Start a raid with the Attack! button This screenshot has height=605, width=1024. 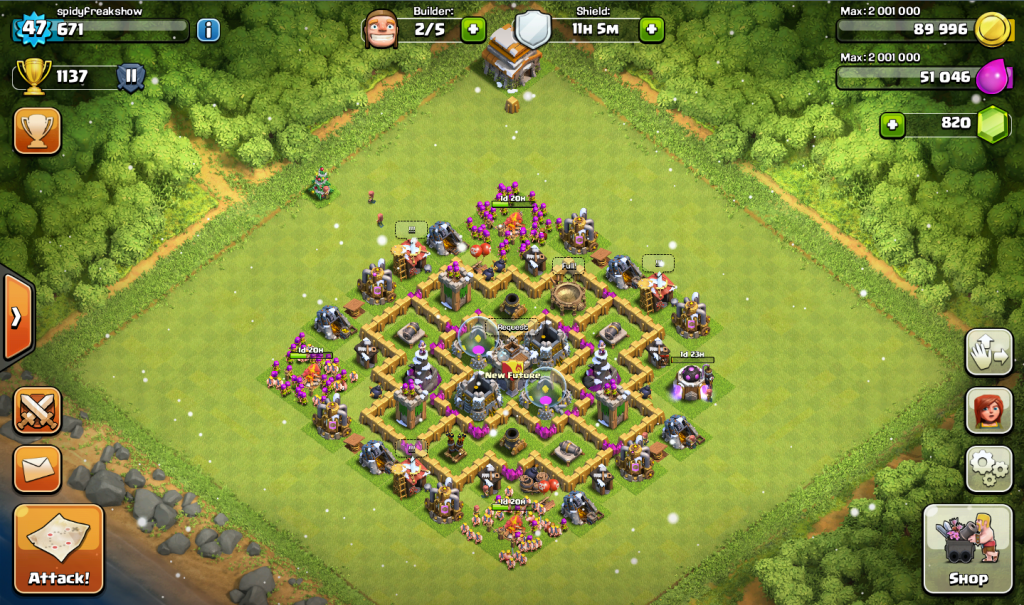coord(58,549)
